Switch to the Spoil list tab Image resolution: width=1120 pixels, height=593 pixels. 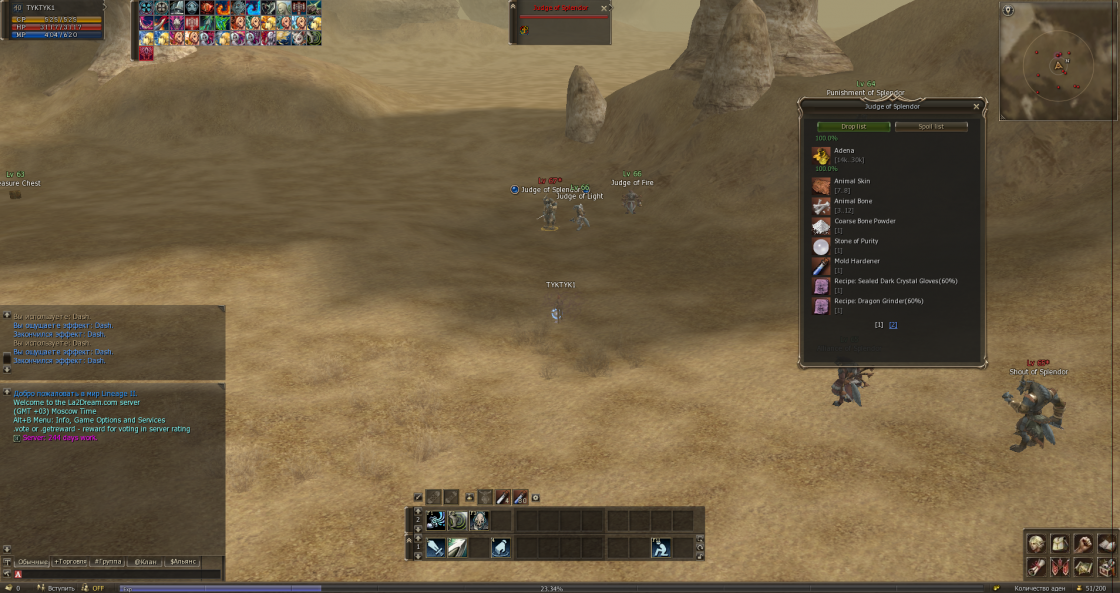[931, 127]
